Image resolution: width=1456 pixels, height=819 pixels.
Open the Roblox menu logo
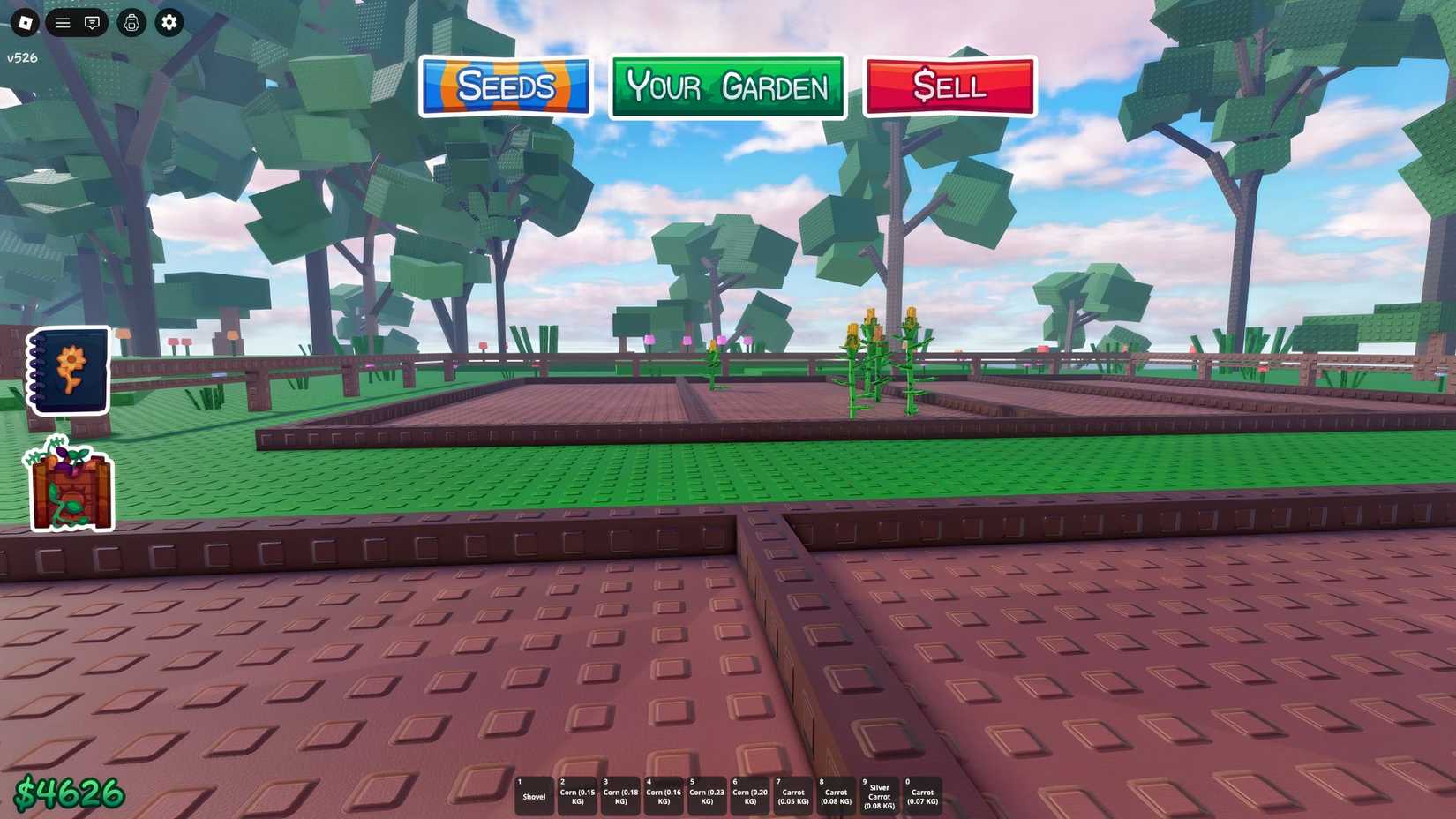(24, 22)
